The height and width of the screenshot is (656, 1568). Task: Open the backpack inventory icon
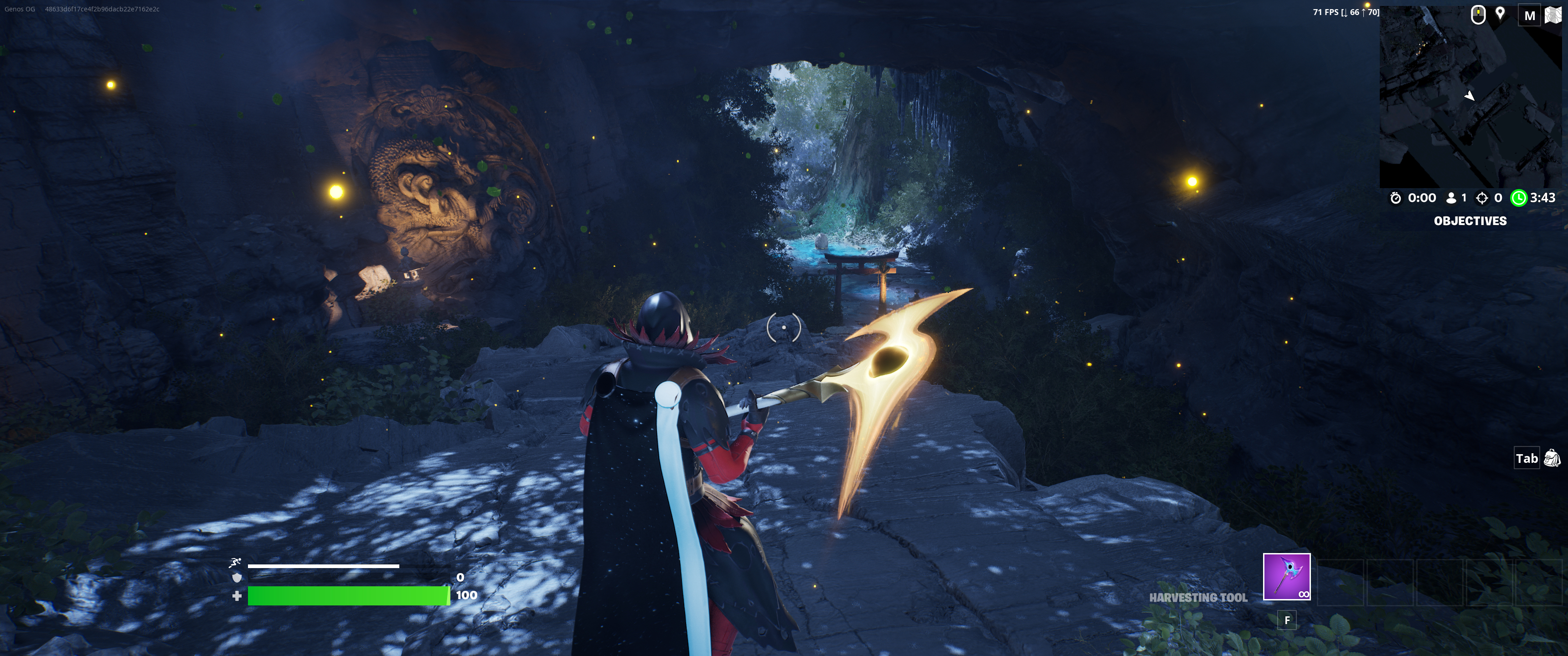1552,458
